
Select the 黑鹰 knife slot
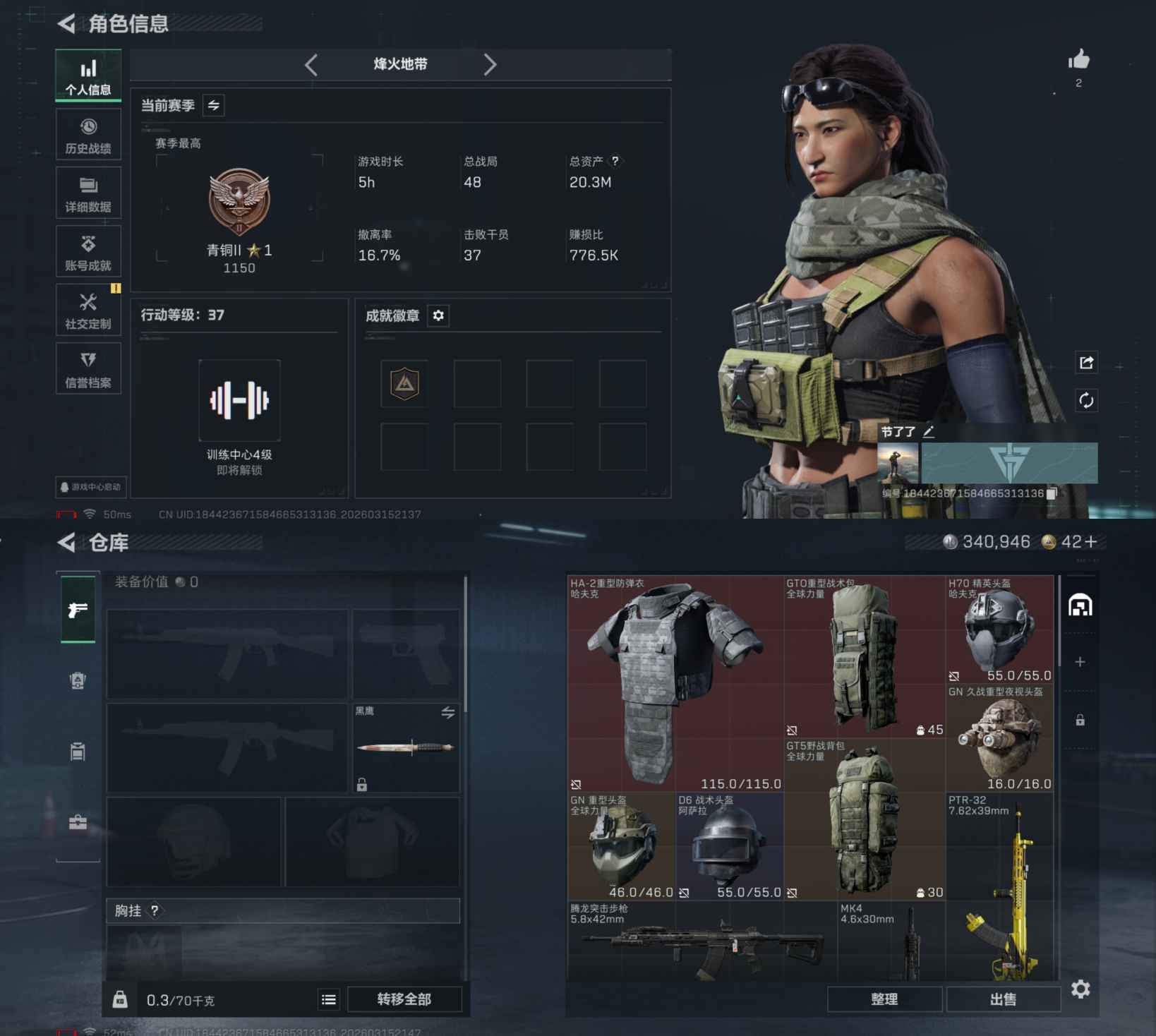tap(406, 747)
